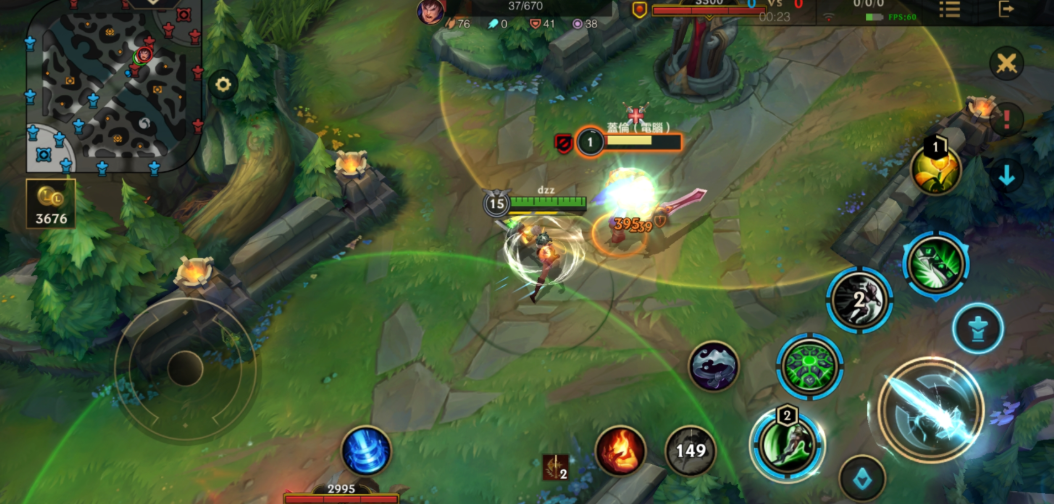
Task: Open settings via the gear icon
Action: click(x=222, y=85)
